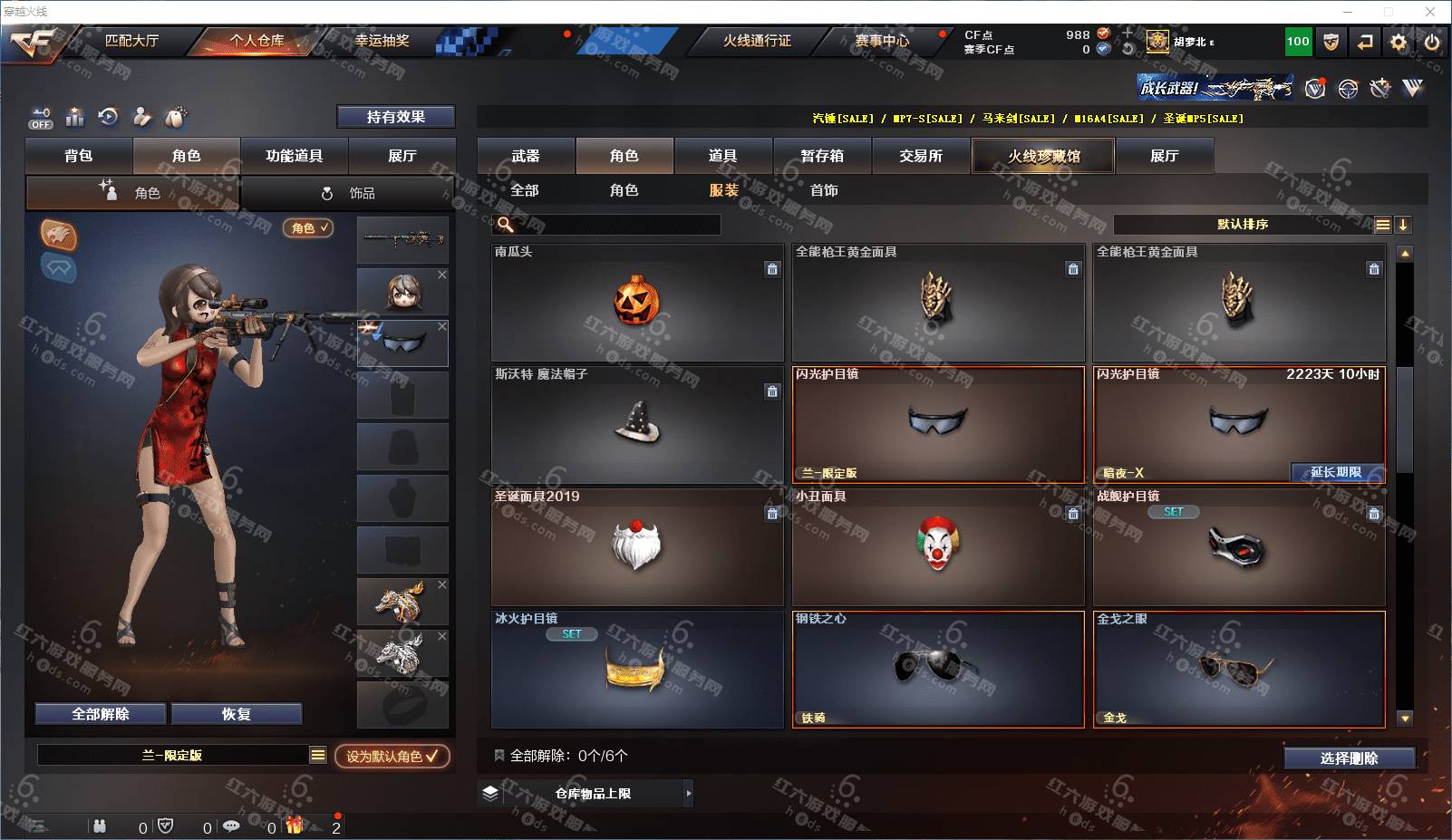Go to 幸运抽奖 lucky draw
Image resolution: width=1452 pixels, height=840 pixels.
pyautogui.click(x=382, y=41)
